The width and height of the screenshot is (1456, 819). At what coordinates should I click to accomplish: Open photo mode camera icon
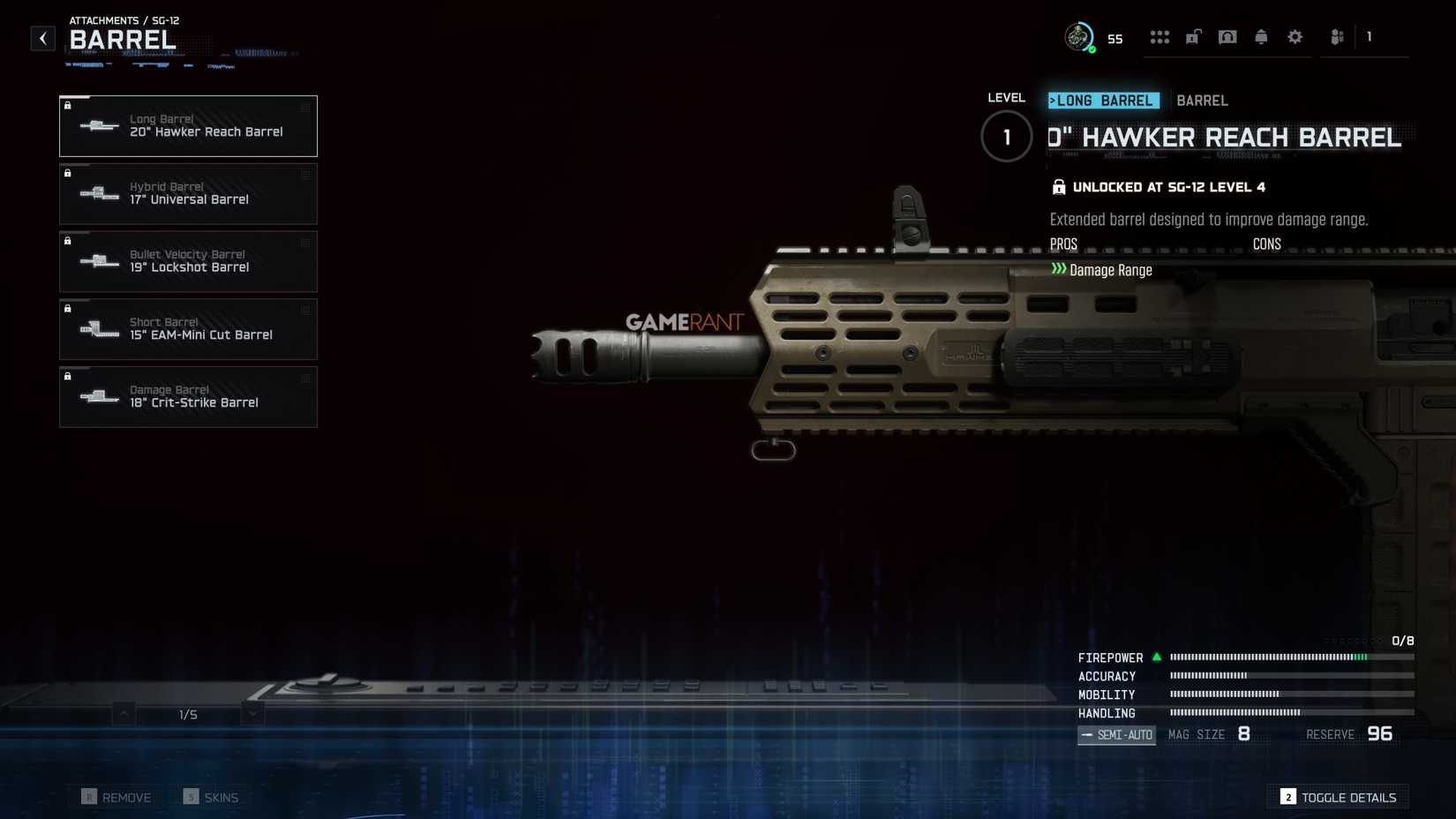point(1227,37)
